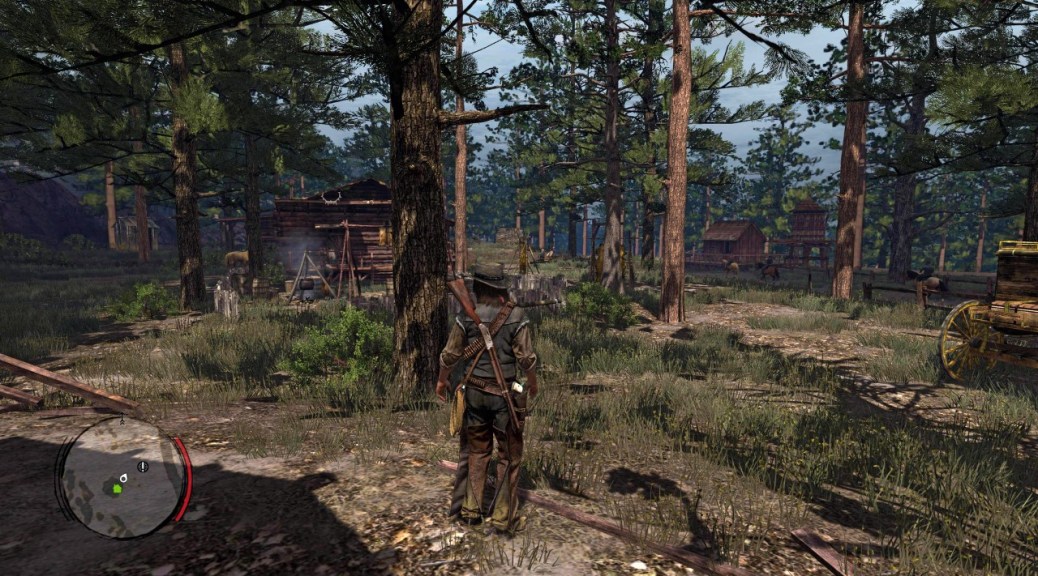Viewport: 1038px width, 576px height.
Task: Select the exclamation mark marker on minimap
Action: pyautogui.click(x=143, y=466)
